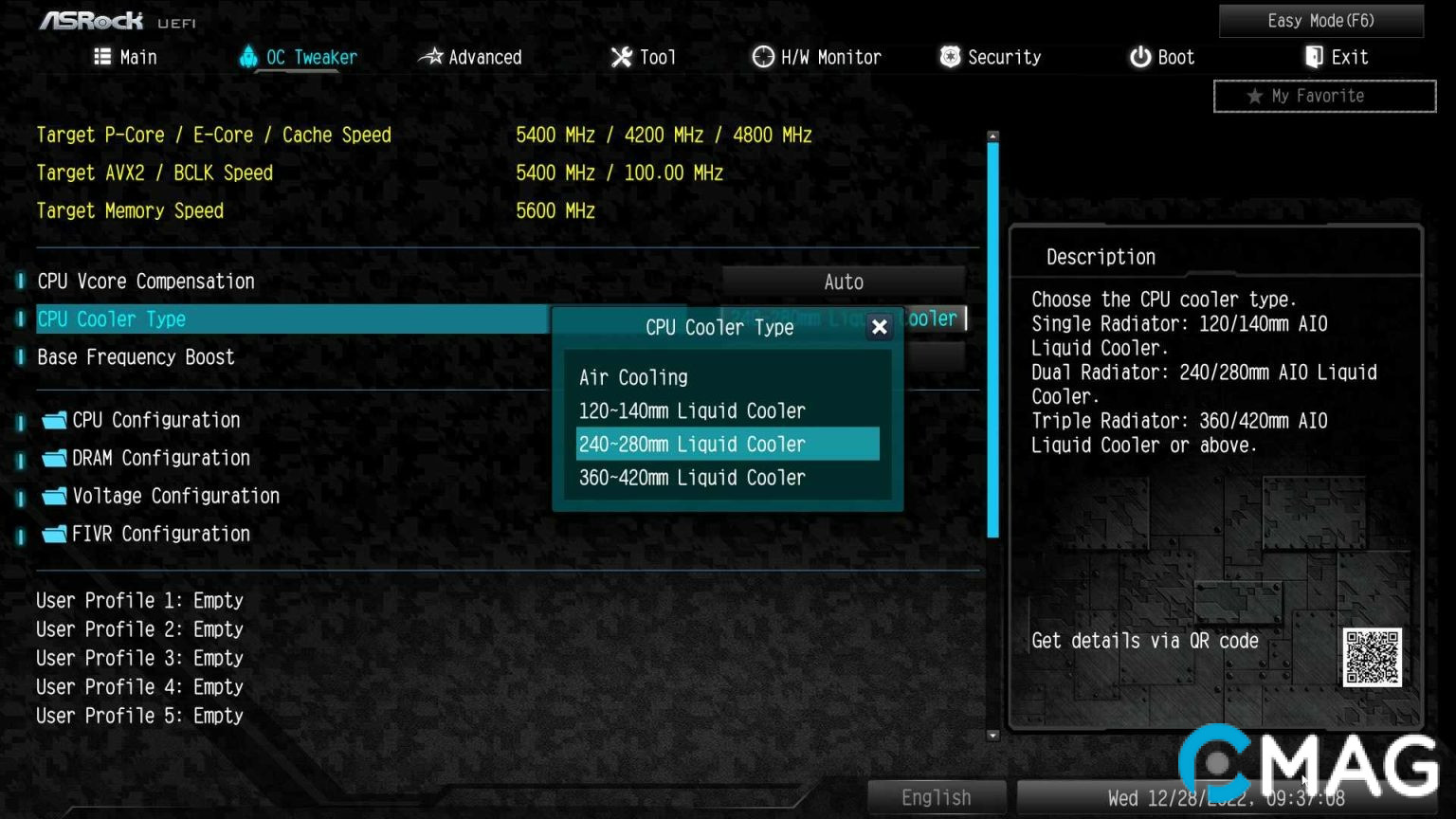Open the Security tab

991,58
